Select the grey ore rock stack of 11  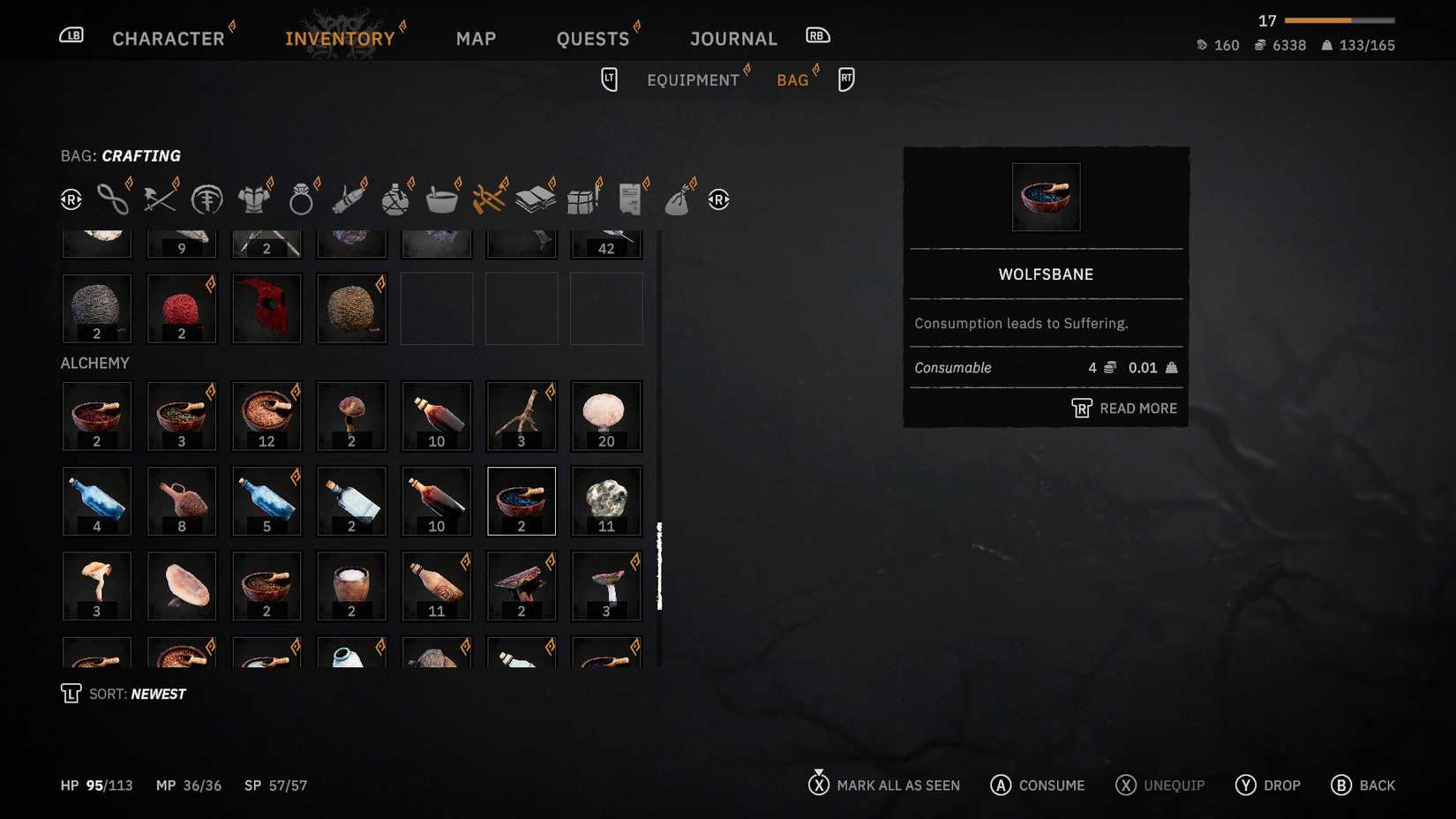(606, 501)
